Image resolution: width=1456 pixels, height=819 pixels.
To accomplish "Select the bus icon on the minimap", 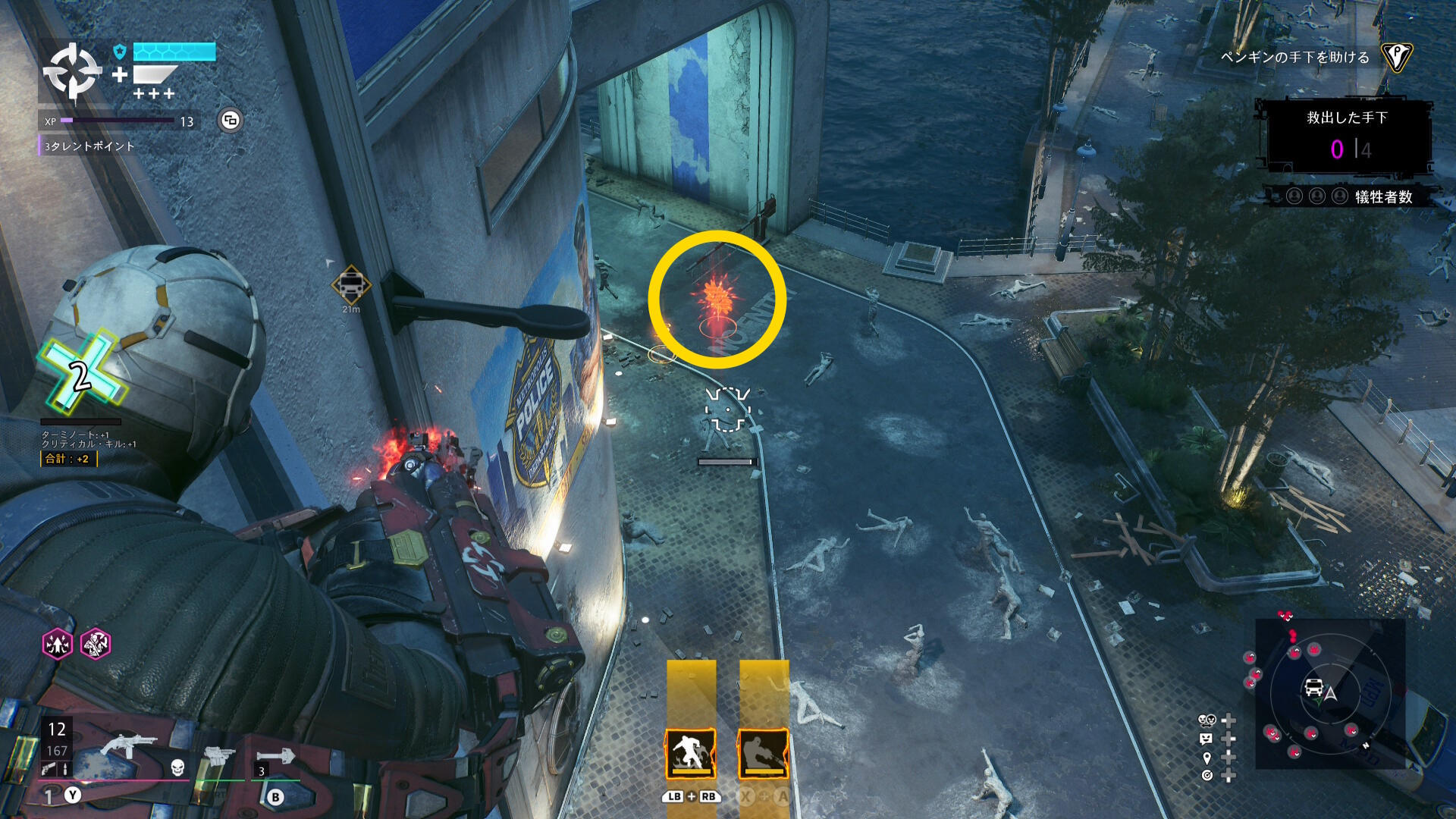I will pos(1313,688).
